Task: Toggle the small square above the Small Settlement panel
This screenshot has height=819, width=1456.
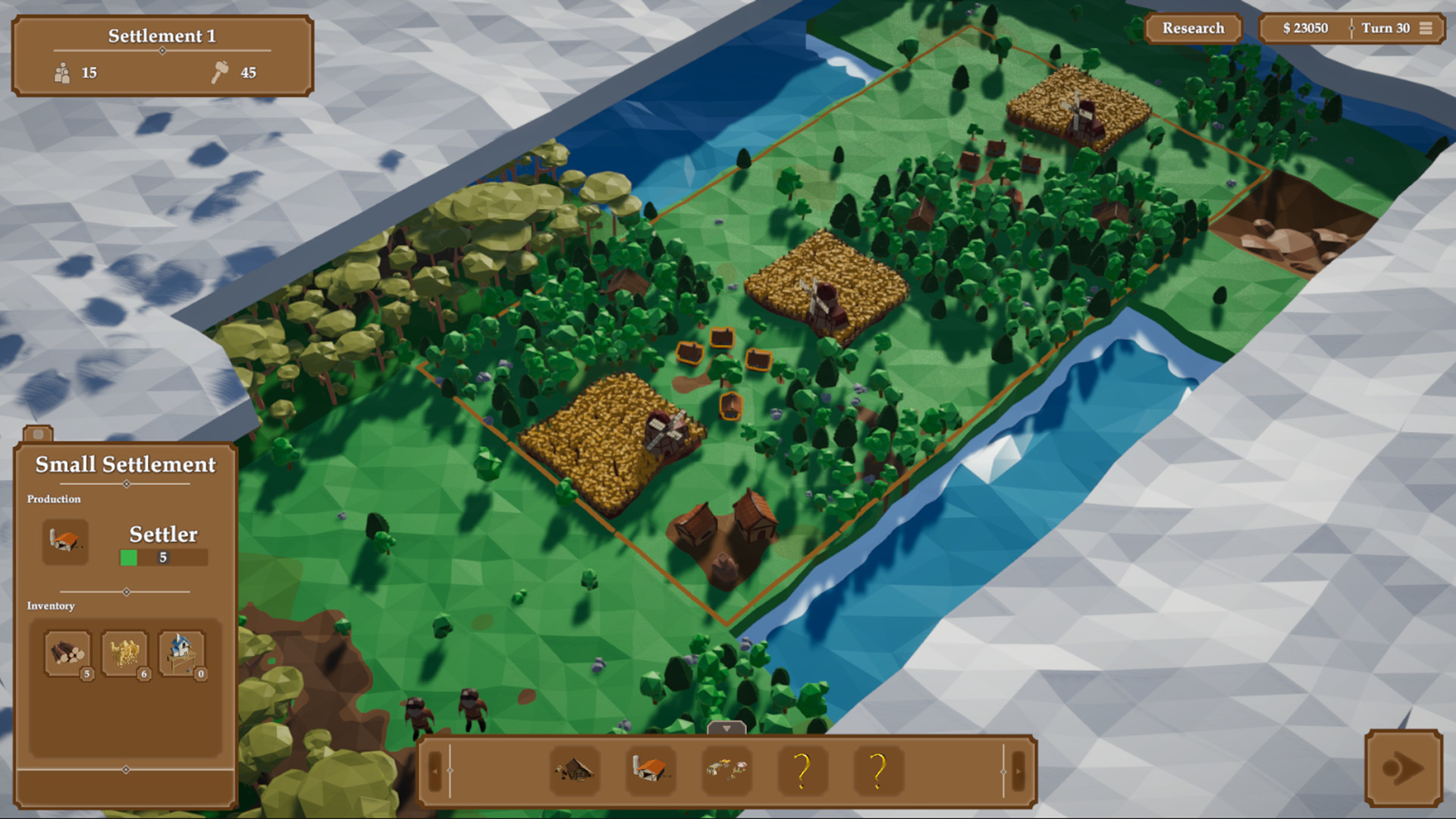Action: pyautogui.click(x=38, y=432)
